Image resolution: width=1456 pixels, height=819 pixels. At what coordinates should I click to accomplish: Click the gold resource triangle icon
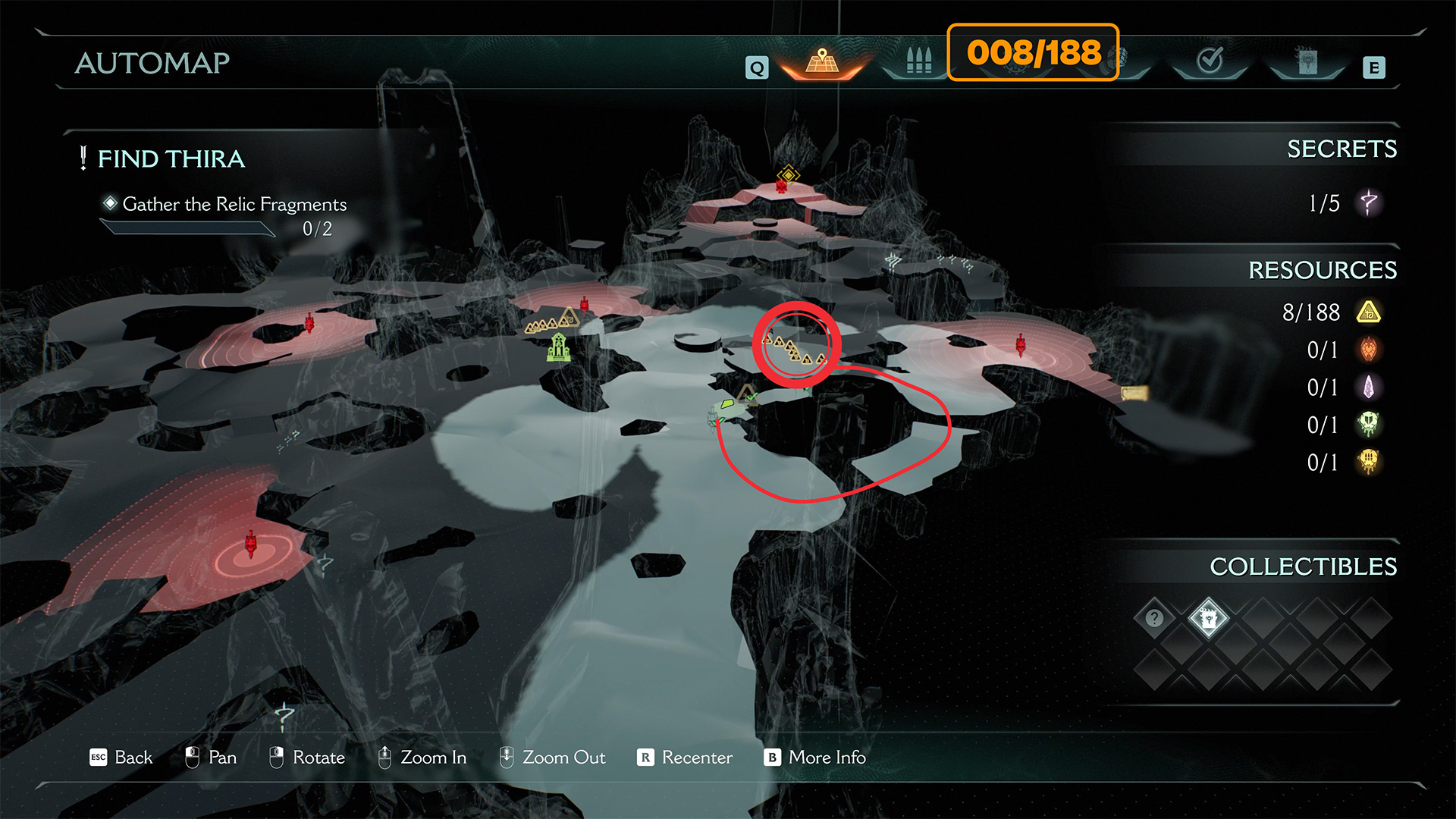click(x=1369, y=312)
